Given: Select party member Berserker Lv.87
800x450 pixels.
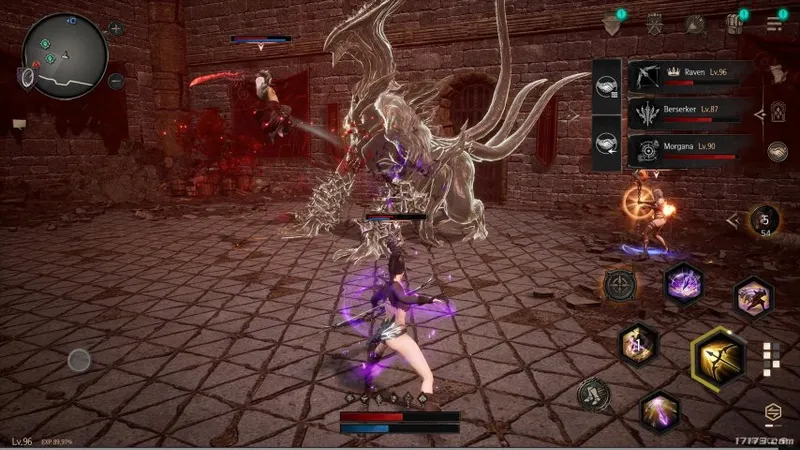Looking at the screenshot, I should (688, 113).
